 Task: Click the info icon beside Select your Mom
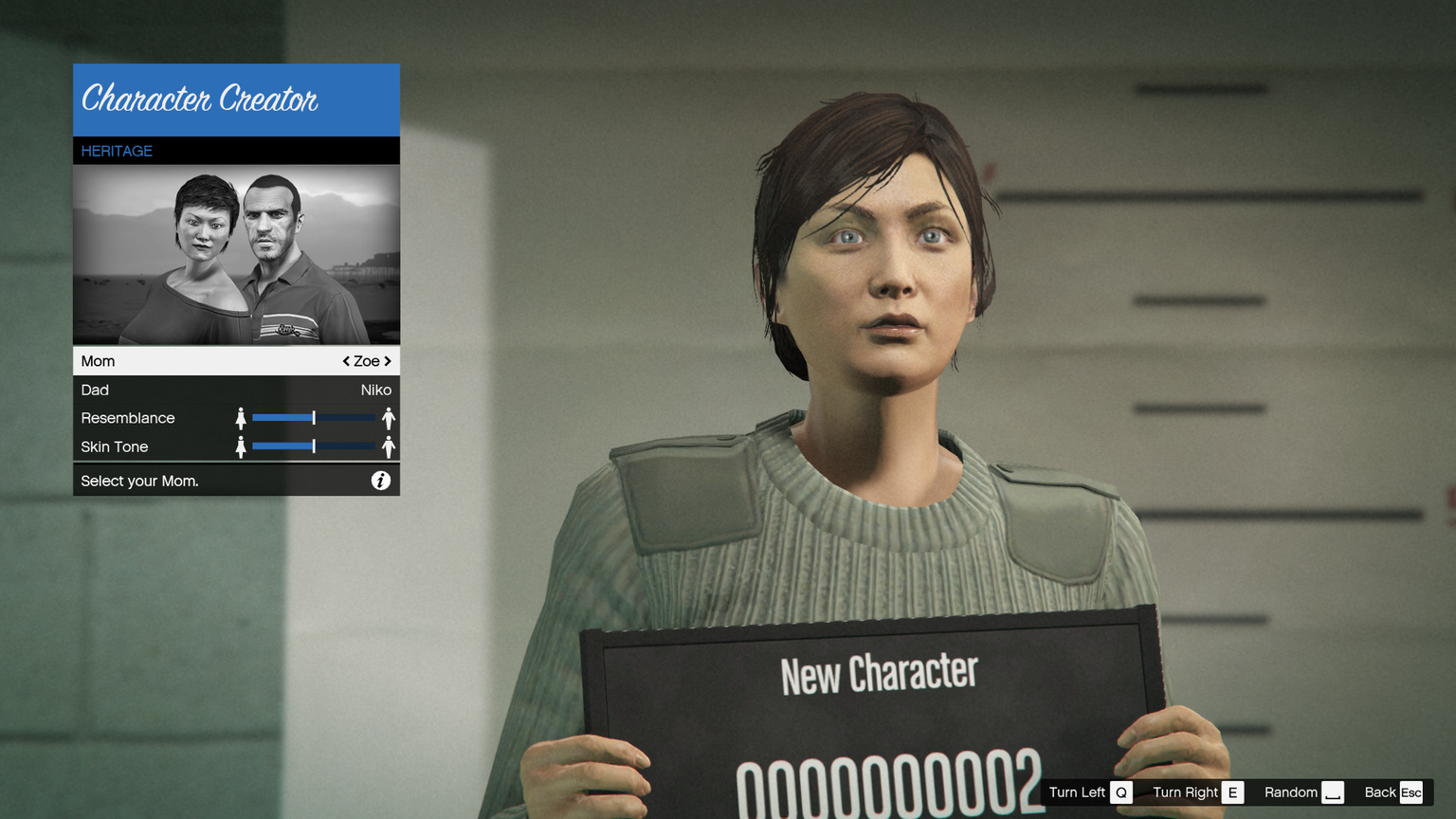pos(380,481)
